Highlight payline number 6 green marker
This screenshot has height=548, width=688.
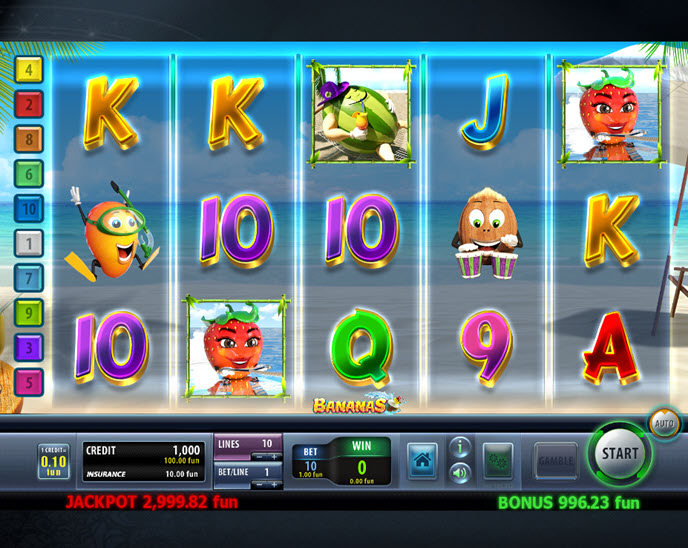click(x=30, y=173)
